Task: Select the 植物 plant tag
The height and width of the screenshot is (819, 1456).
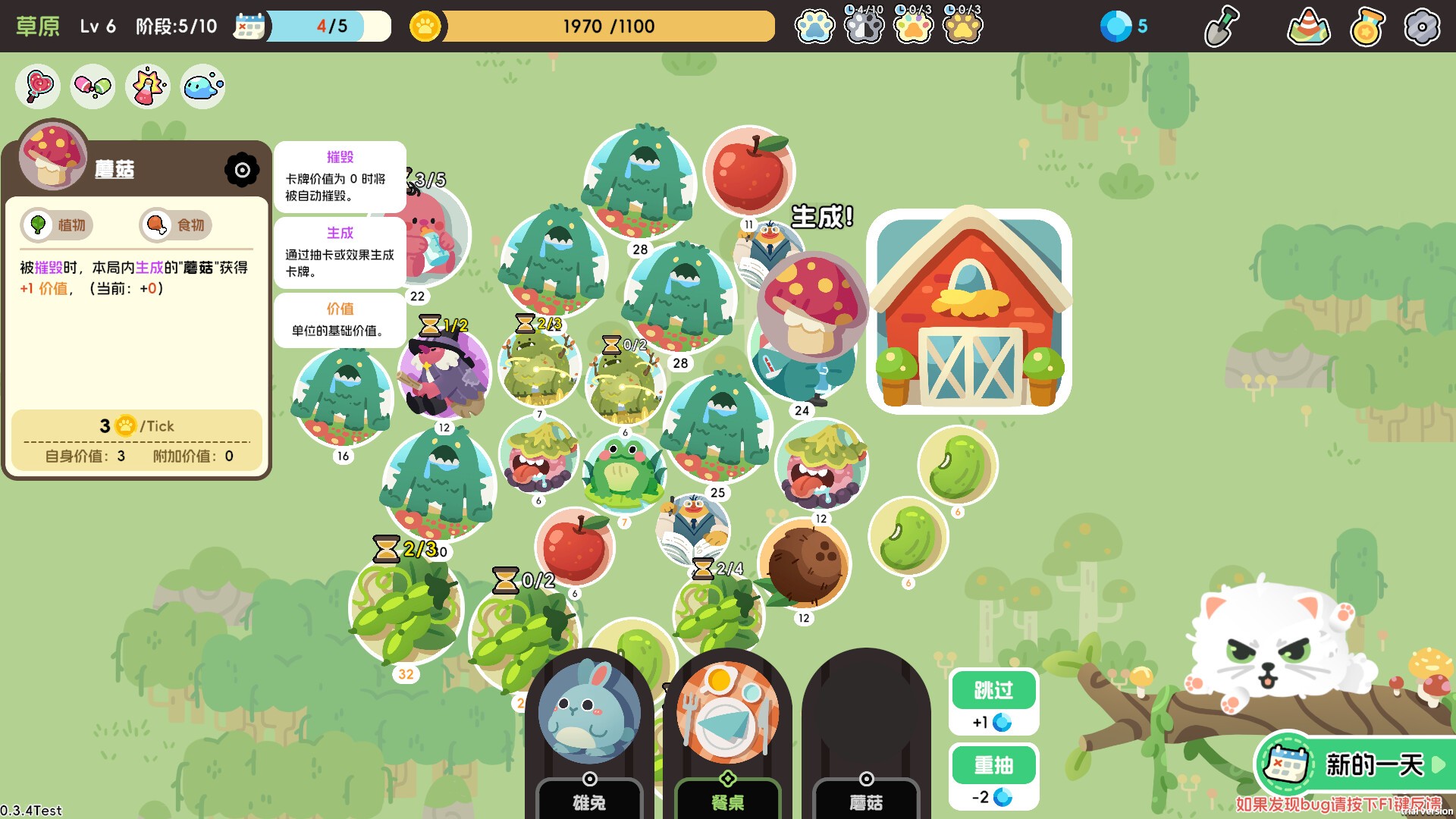Action: pos(58,225)
